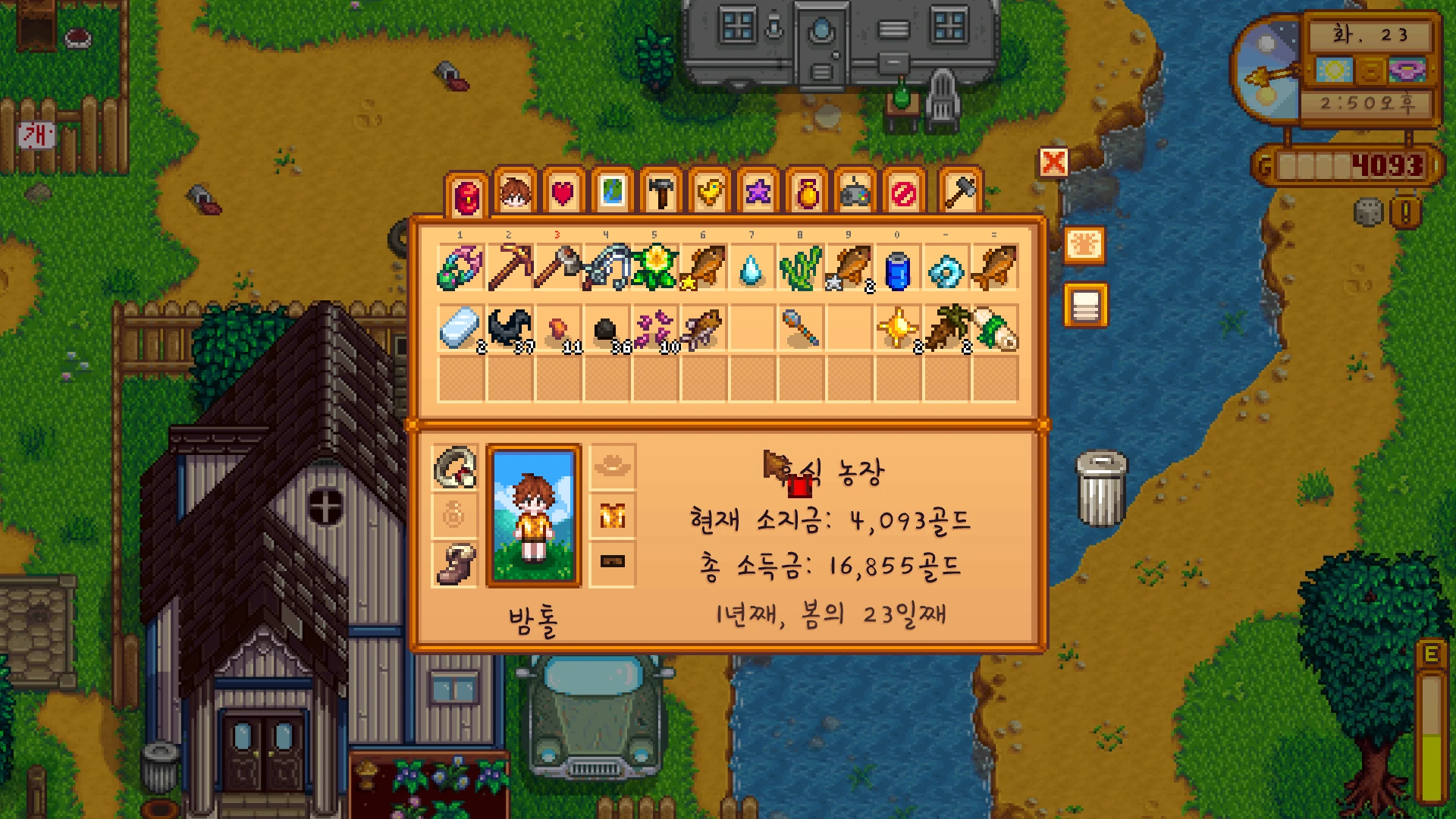Screen dimensions: 1456x819
Task: Open the purple star Powers tab
Action: pyautogui.click(x=758, y=193)
